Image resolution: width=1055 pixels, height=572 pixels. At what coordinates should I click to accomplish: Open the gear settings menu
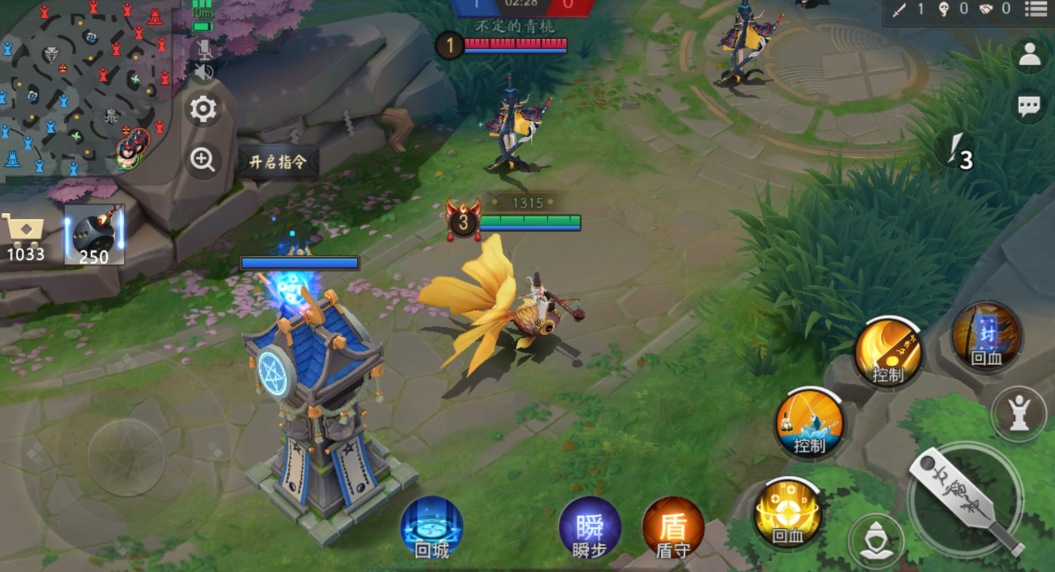click(x=203, y=109)
